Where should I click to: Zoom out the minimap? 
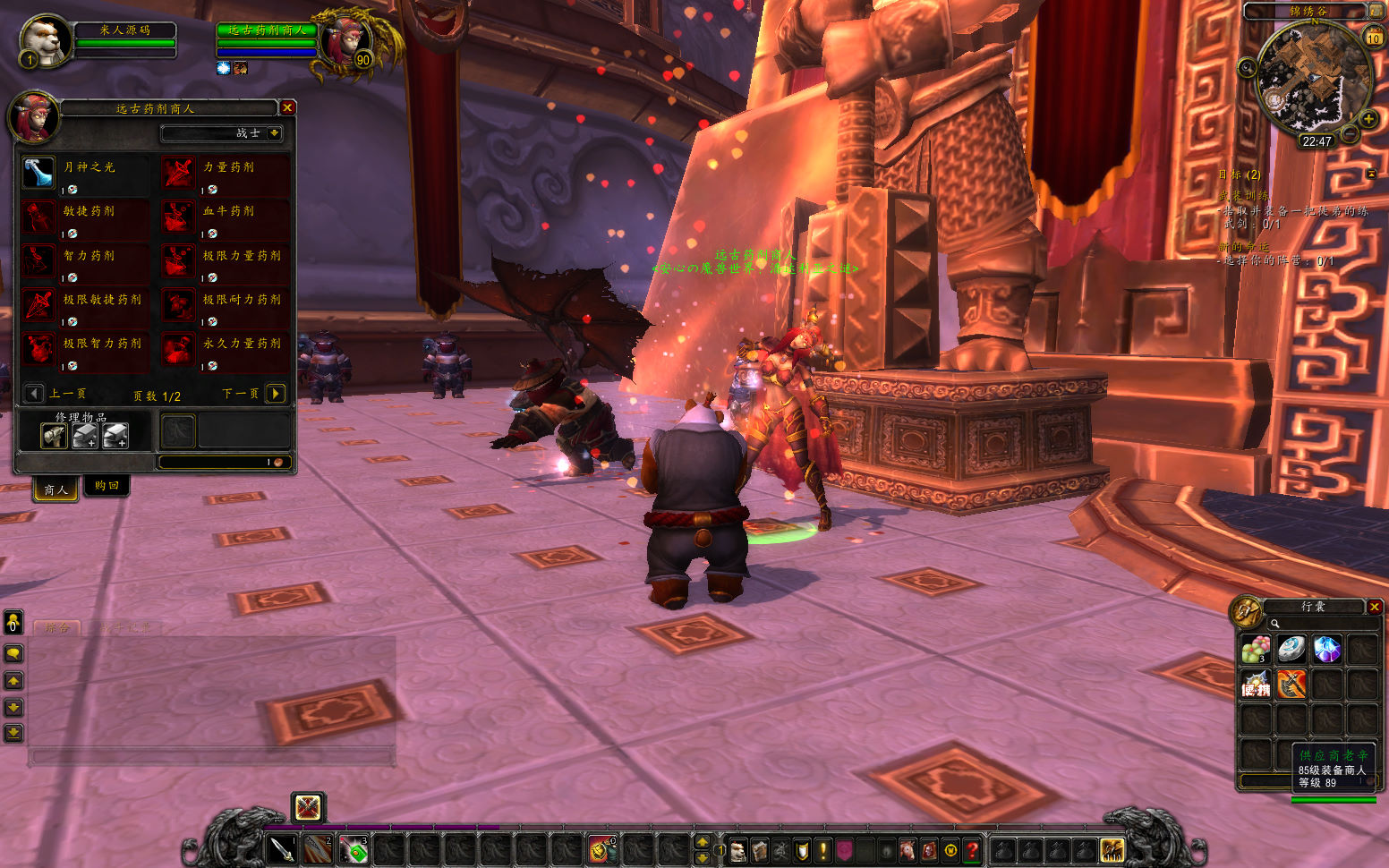click(x=1350, y=134)
